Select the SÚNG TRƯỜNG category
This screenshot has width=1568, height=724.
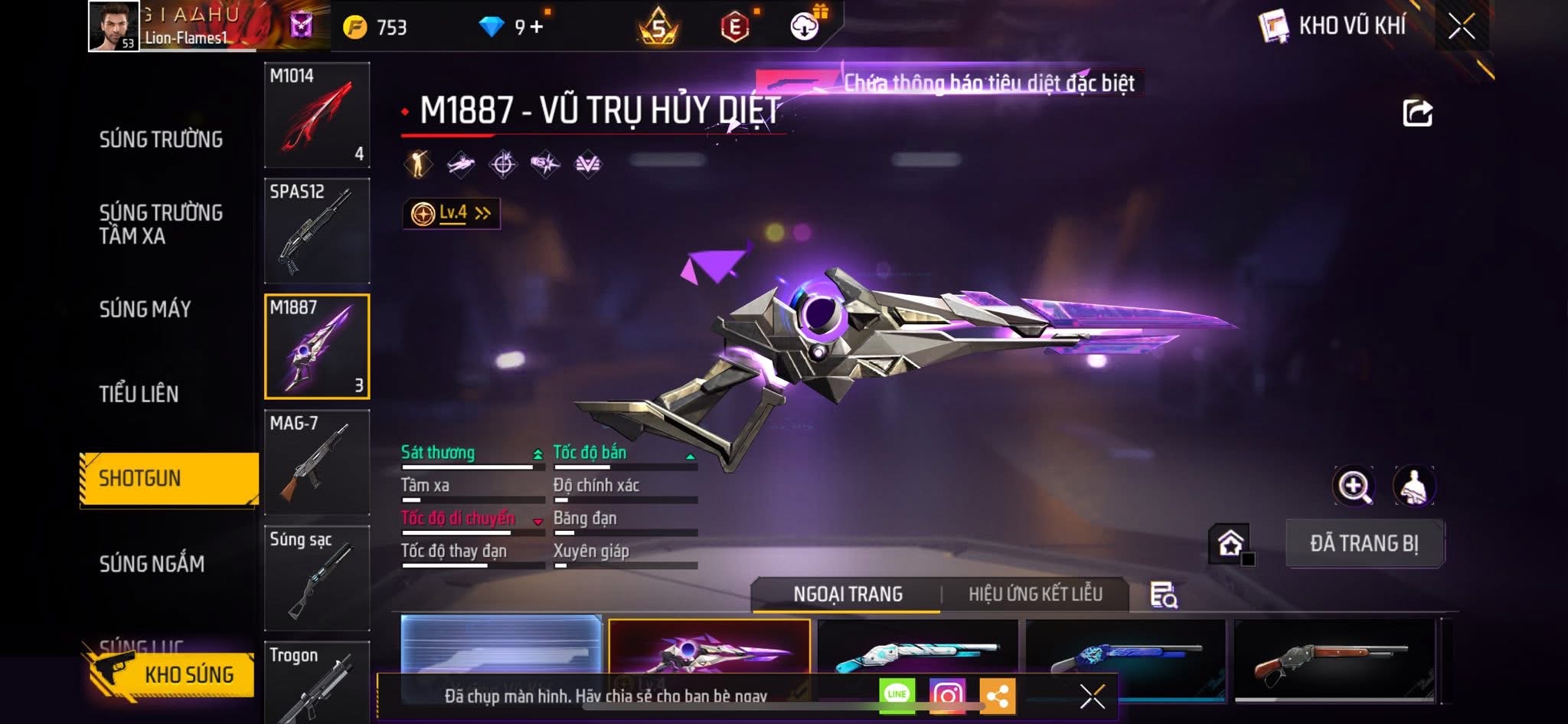[x=161, y=139]
